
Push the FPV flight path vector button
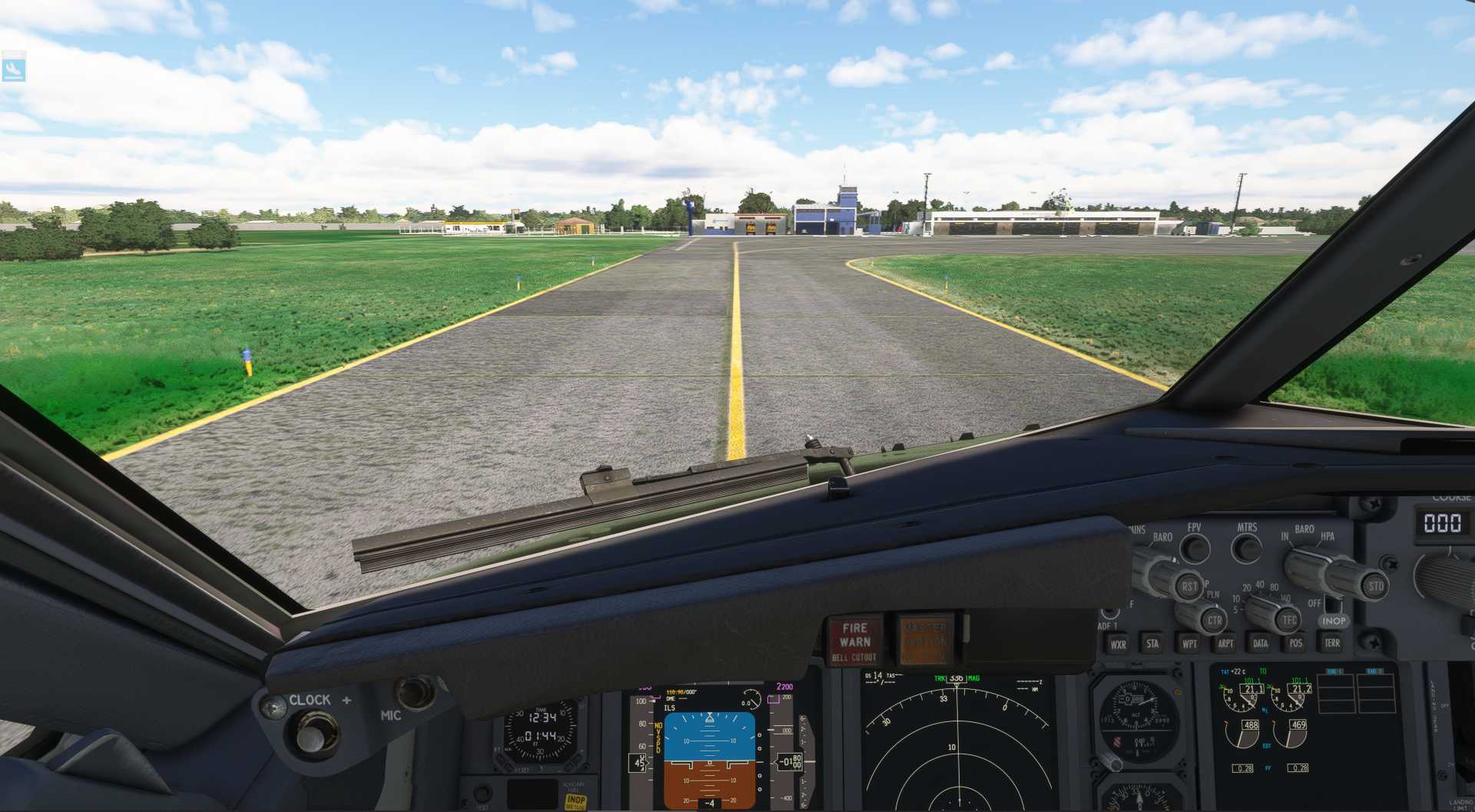(x=1195, y=549)
